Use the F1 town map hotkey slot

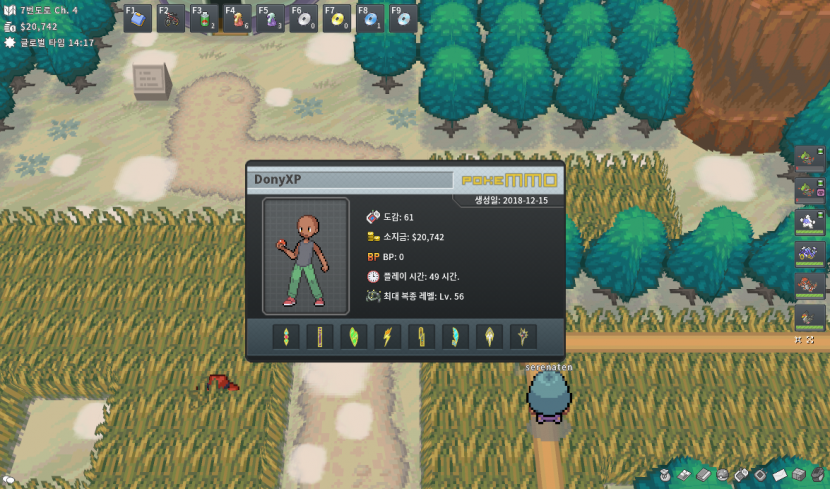[138, 19]
